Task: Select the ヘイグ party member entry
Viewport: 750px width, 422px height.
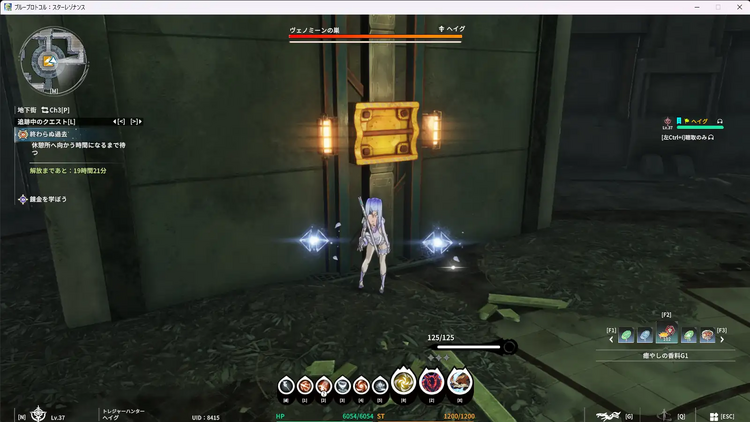Action: [x=698, y=121]
